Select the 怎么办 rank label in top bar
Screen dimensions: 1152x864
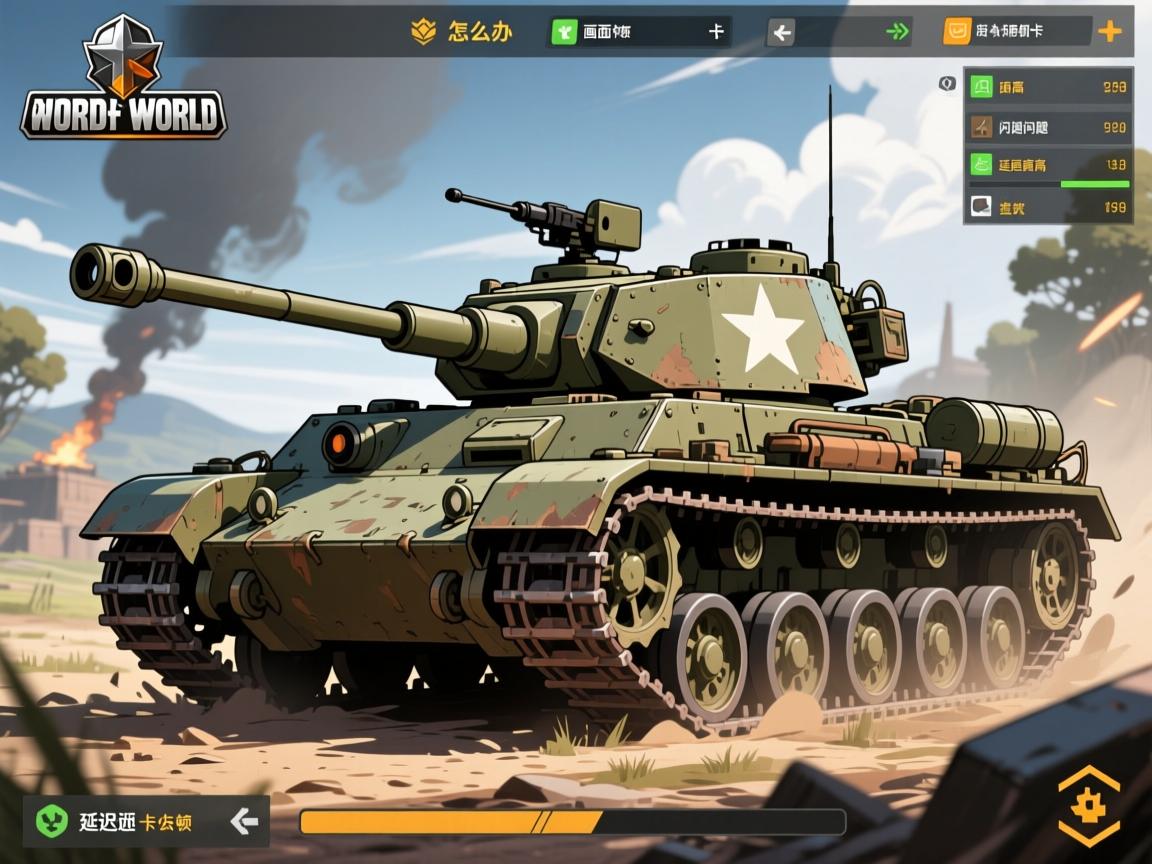point(463,32)
